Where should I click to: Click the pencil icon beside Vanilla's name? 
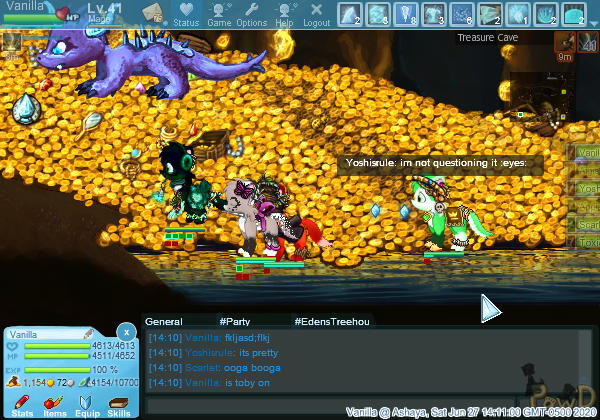[x=88, y=333]
